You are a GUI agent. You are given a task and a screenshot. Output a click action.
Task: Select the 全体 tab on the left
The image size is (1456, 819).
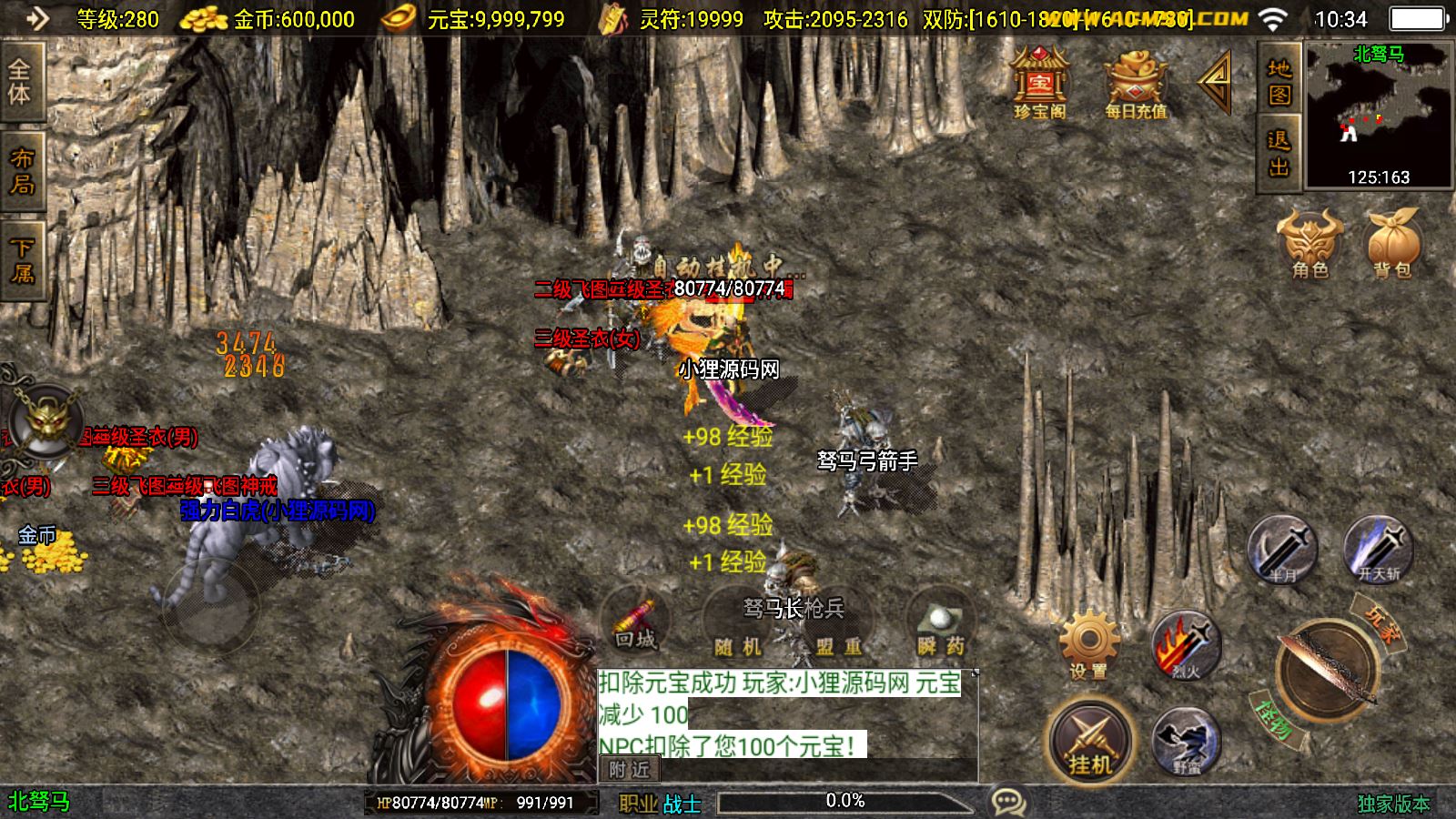20,82
